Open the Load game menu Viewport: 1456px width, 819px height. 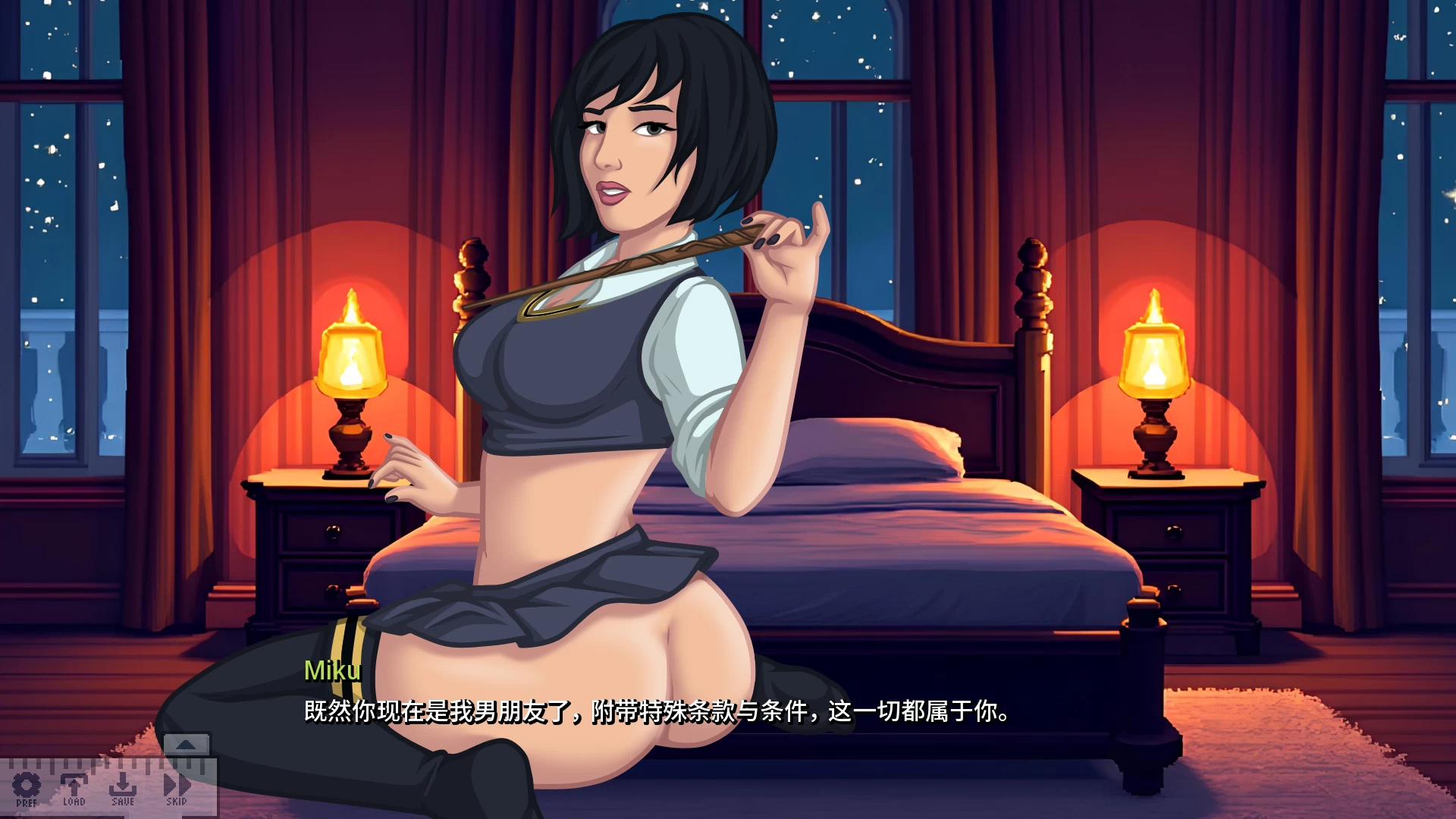(74, 788)
